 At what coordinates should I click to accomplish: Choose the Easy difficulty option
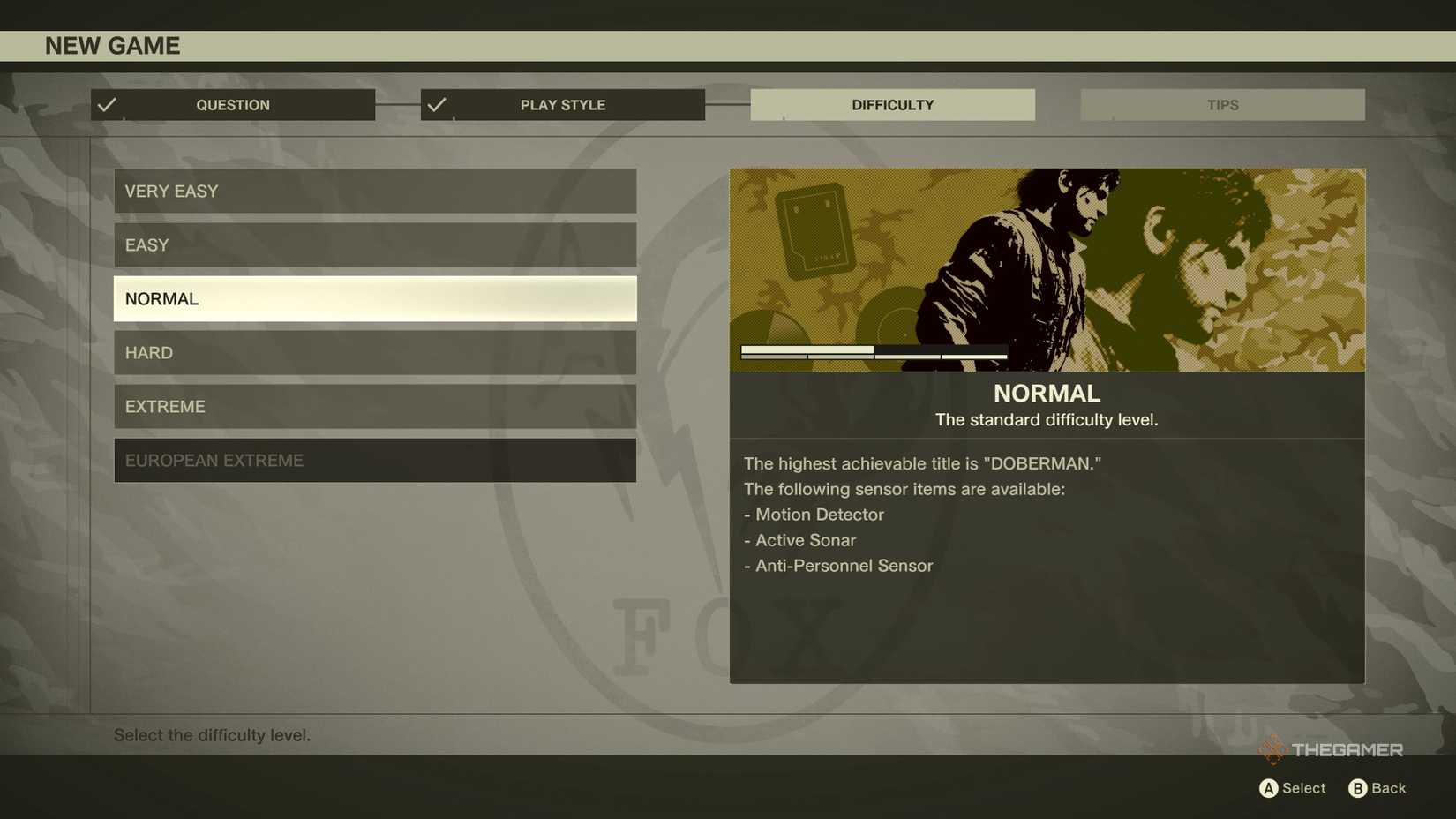[x=374, y=244]
